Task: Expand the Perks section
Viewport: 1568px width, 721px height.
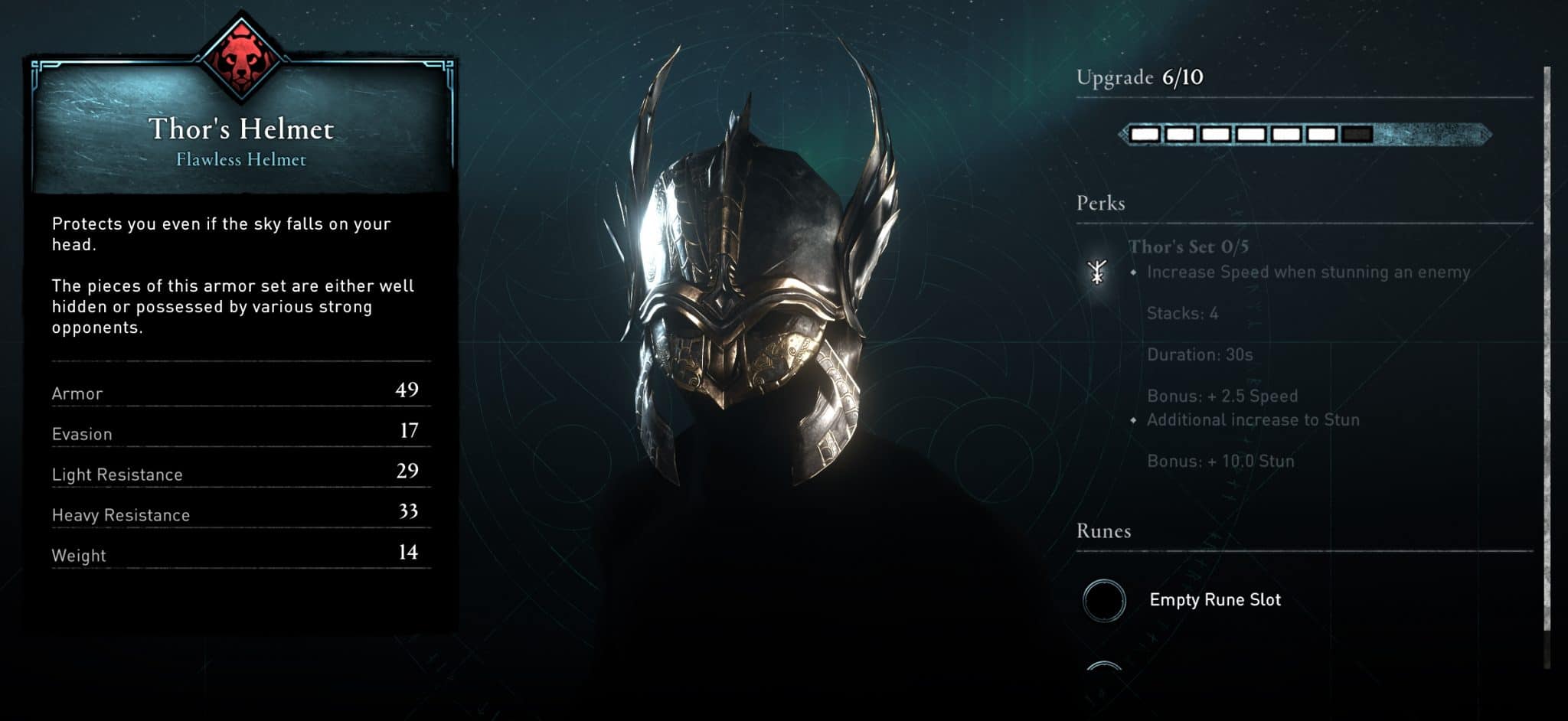Action: click(1100, 203)
